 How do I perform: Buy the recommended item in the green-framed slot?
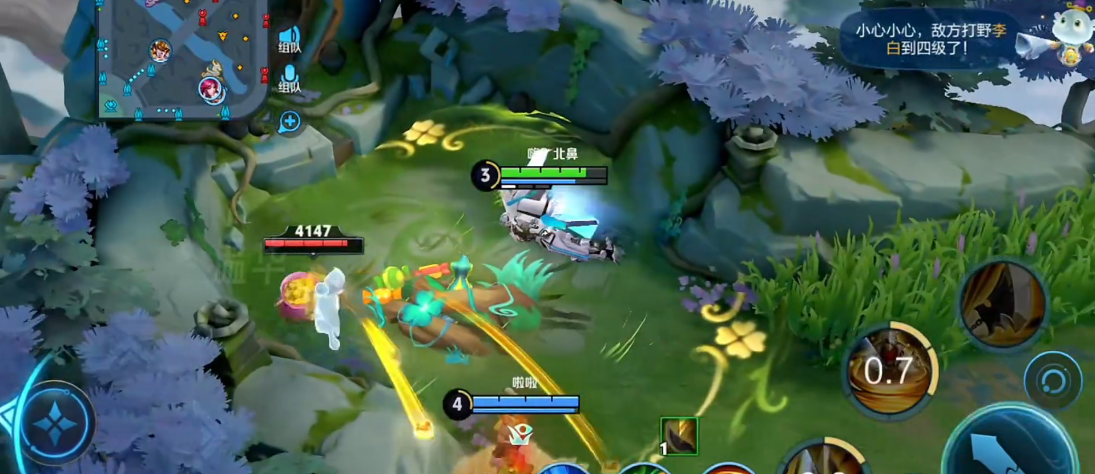679,437
